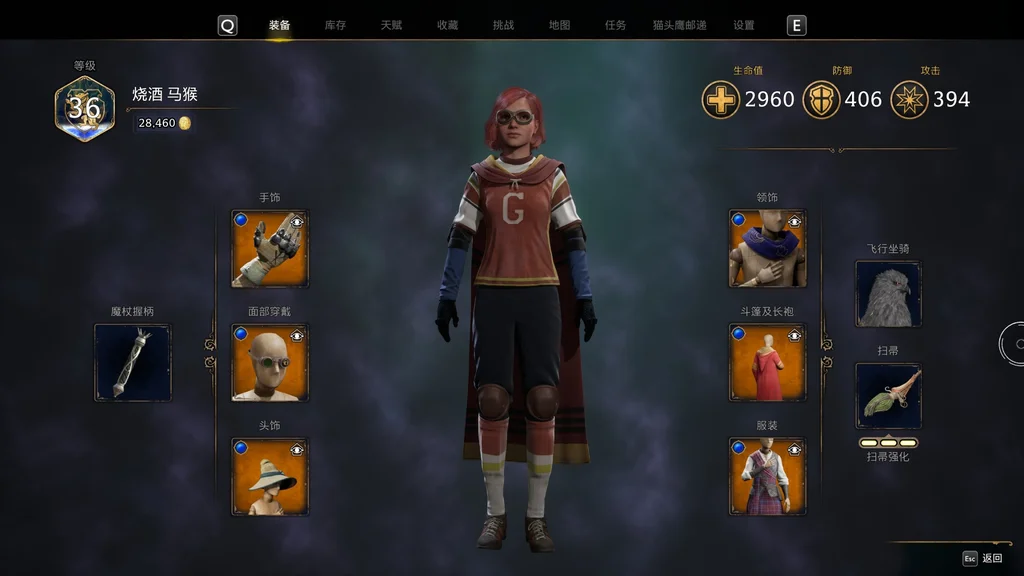This screenshot has height=576, width=1024.
Task: Choose the 斗篷及长袍 red cloak slot
Action: click(x=767, y=363)
